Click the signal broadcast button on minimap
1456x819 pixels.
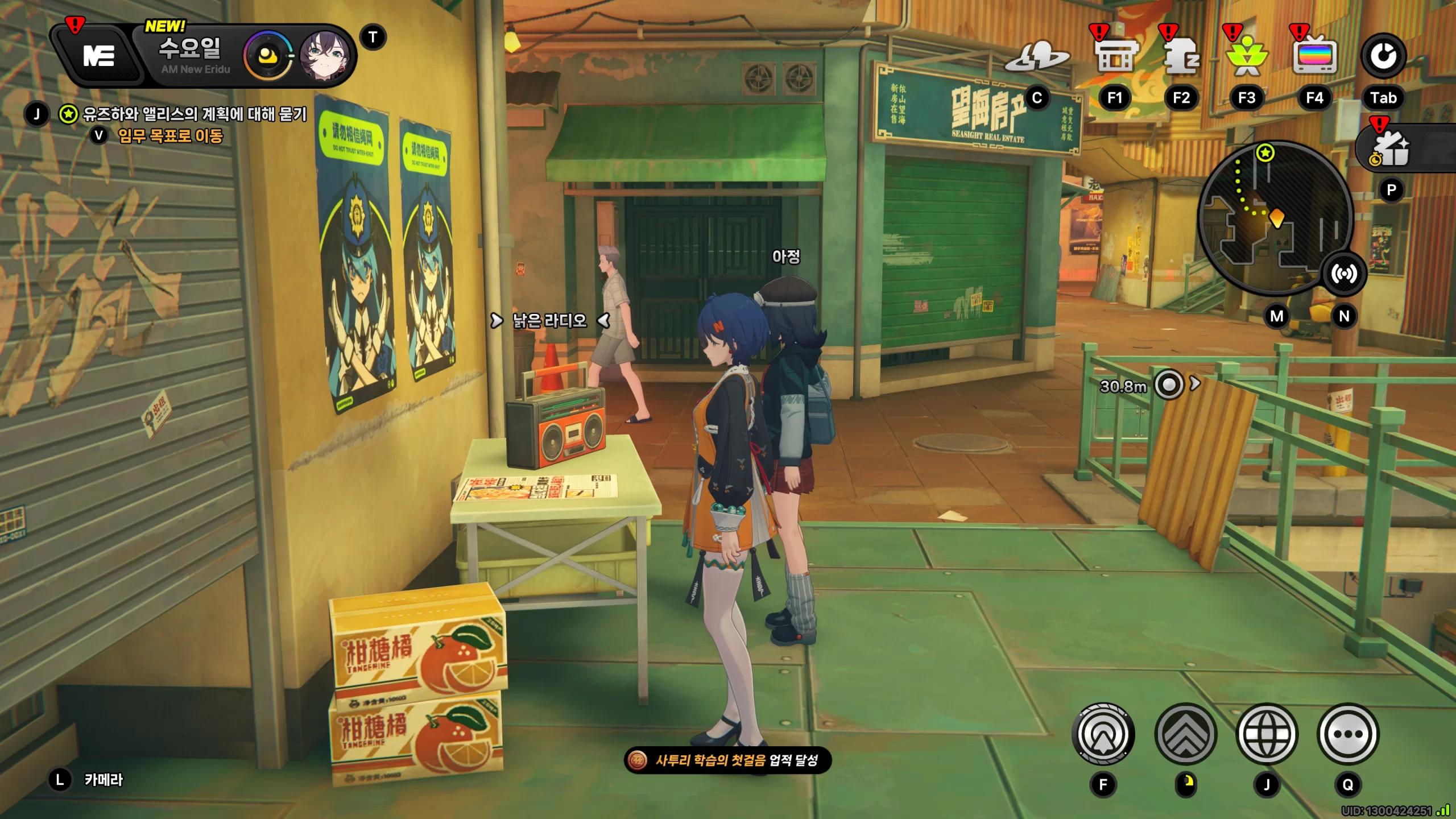pyautogui.click(x=1344, y=274)
